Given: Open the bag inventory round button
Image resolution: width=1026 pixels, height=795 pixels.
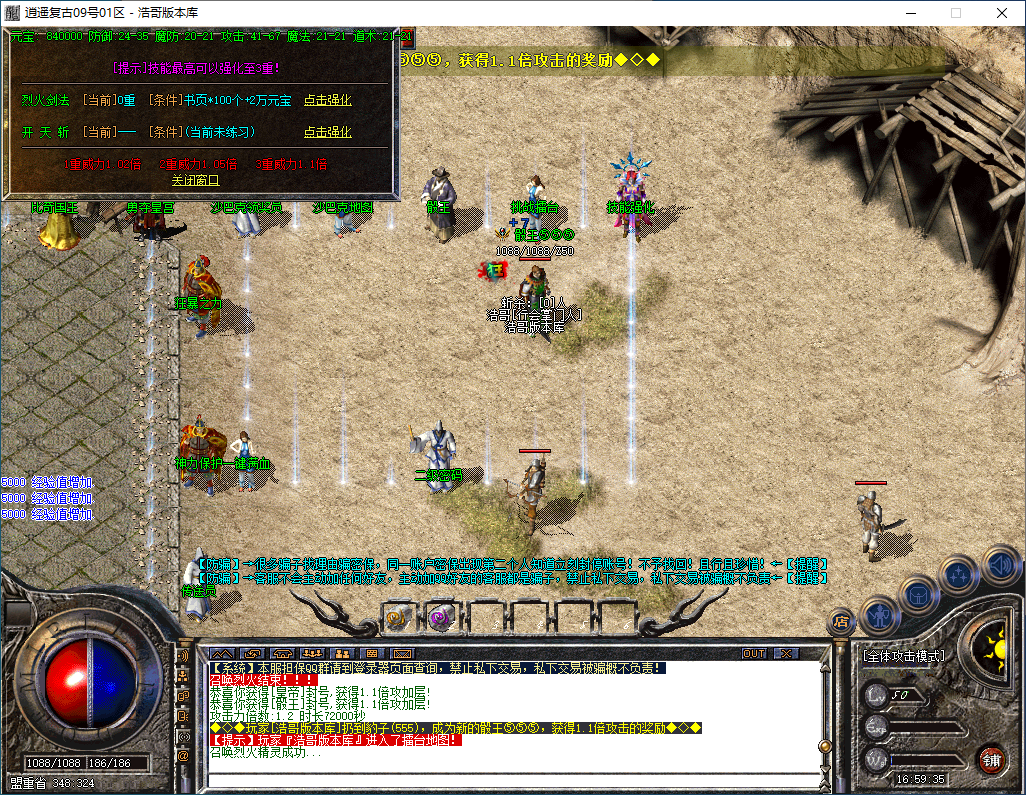Looking at the screenshot, I should 919,595.
